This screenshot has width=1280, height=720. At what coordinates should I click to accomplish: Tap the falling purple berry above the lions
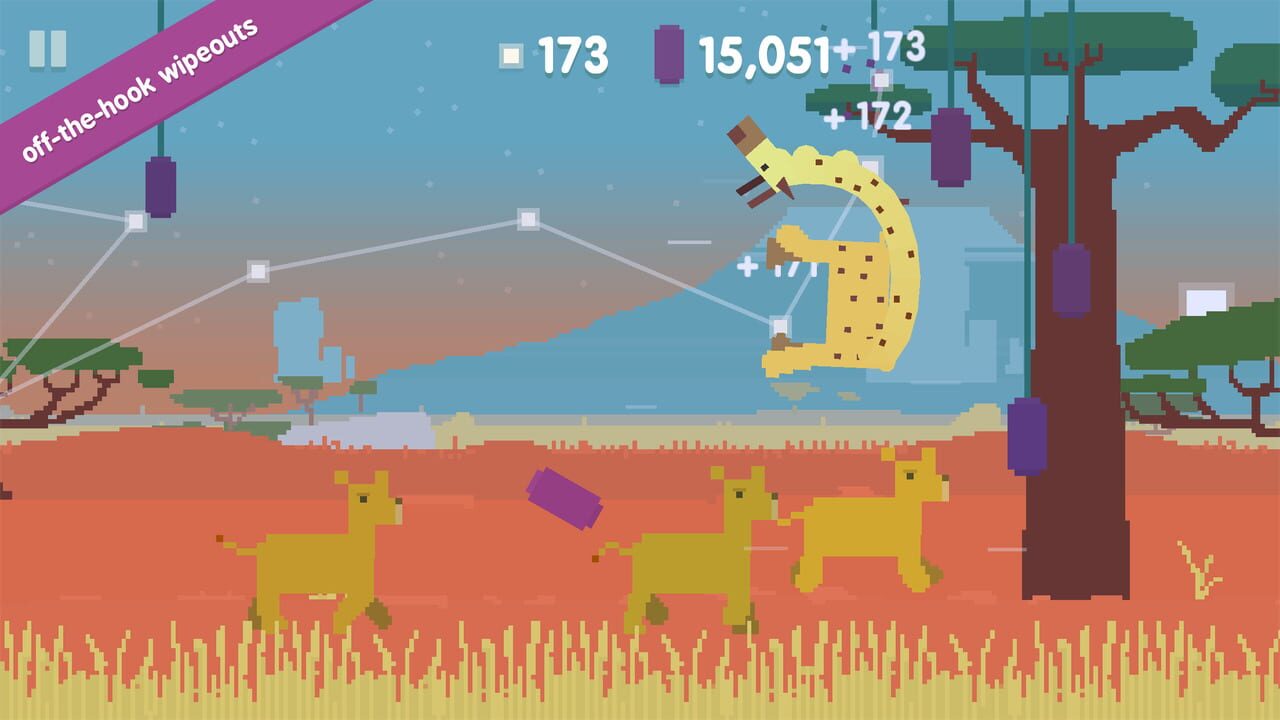pyautogui.click(x=565, y=498)
